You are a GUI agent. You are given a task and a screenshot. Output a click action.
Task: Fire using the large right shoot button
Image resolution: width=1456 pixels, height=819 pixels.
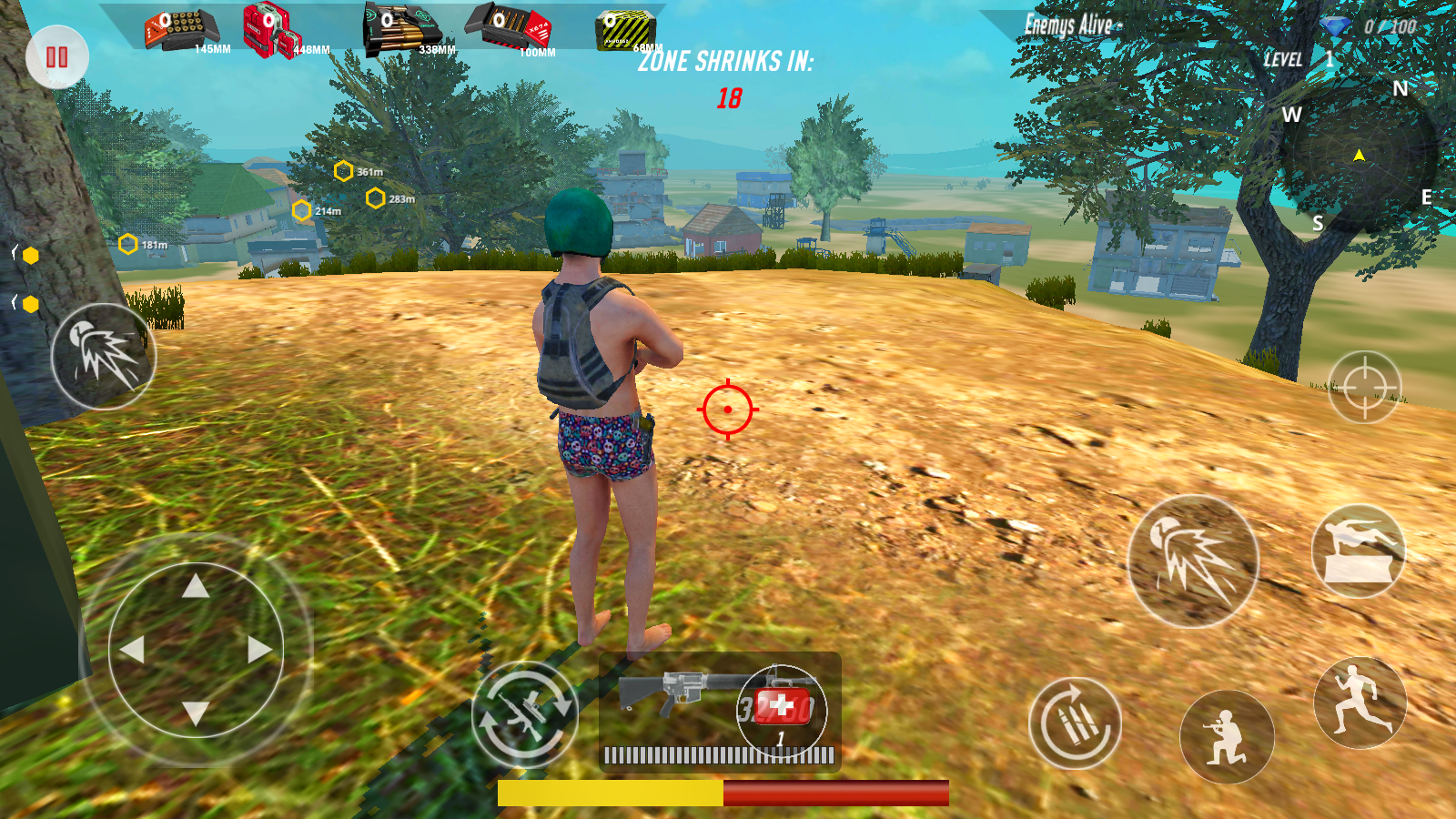click(1193, 561)
